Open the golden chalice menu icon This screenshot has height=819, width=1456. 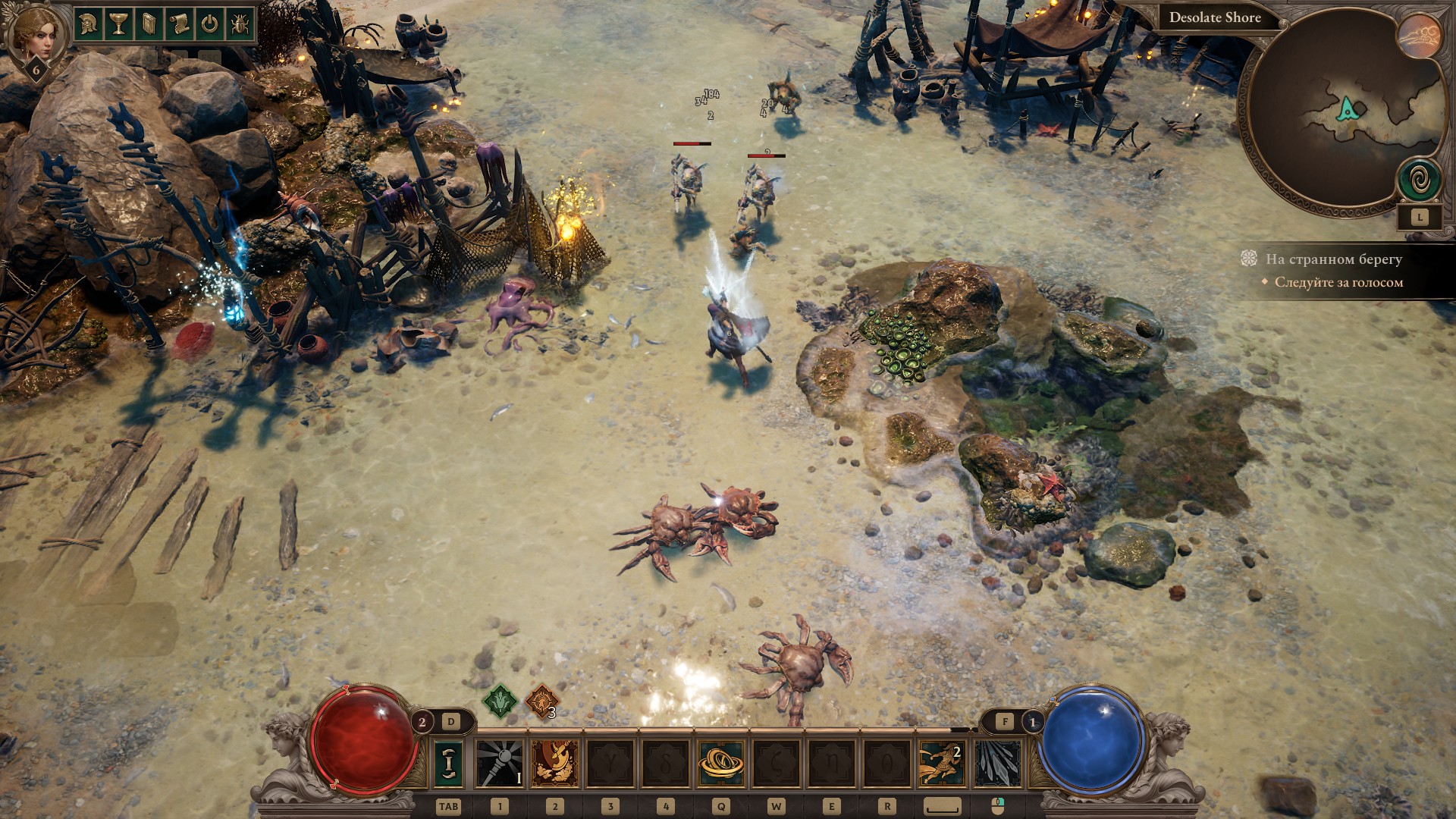tap(118, 24)
